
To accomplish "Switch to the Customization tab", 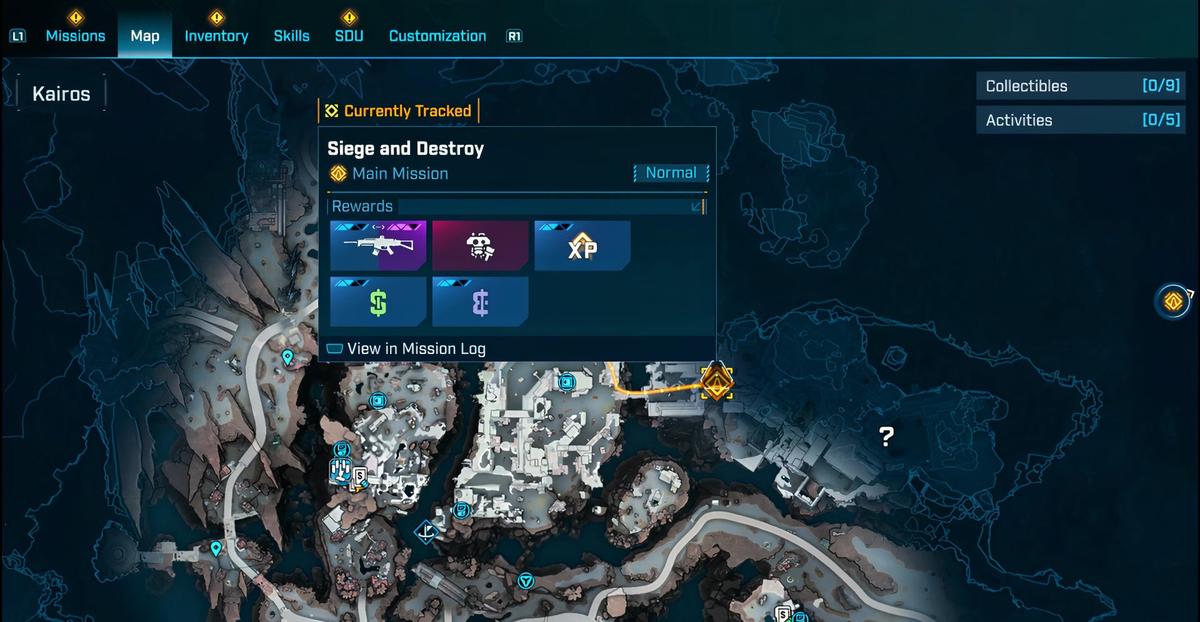I will tap(437, 36).
